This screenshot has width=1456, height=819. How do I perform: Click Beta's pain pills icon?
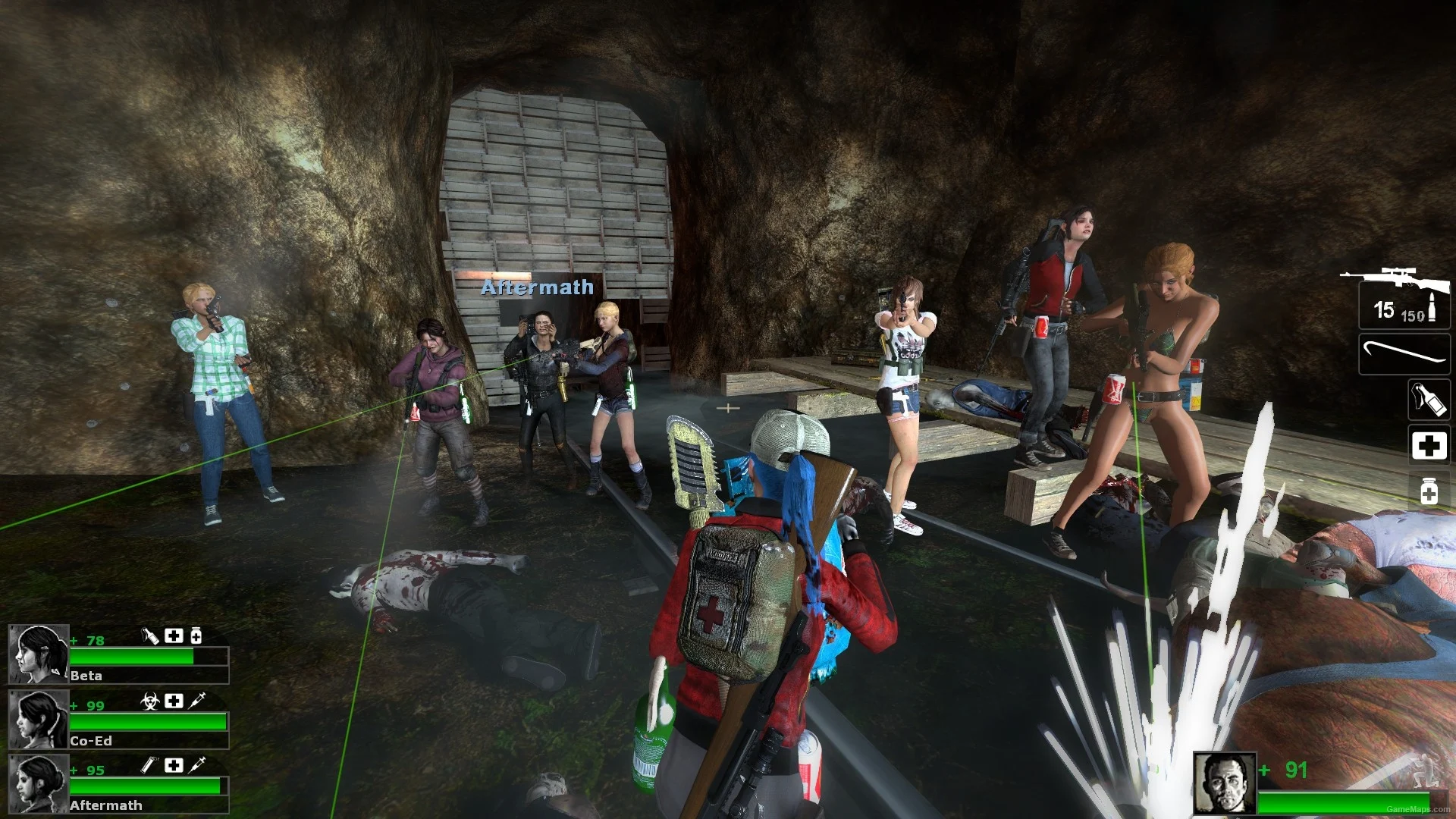(x=196, y=635)
